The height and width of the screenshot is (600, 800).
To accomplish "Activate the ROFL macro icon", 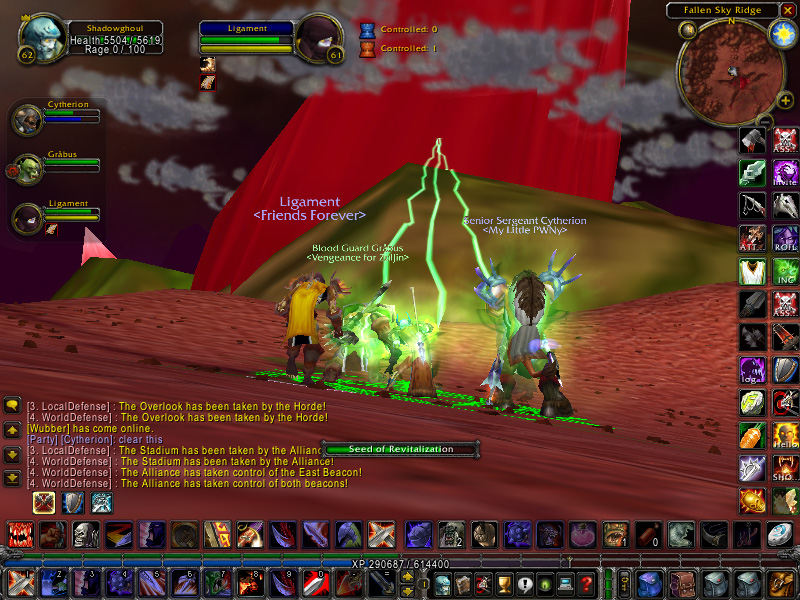I will [785, 239].
